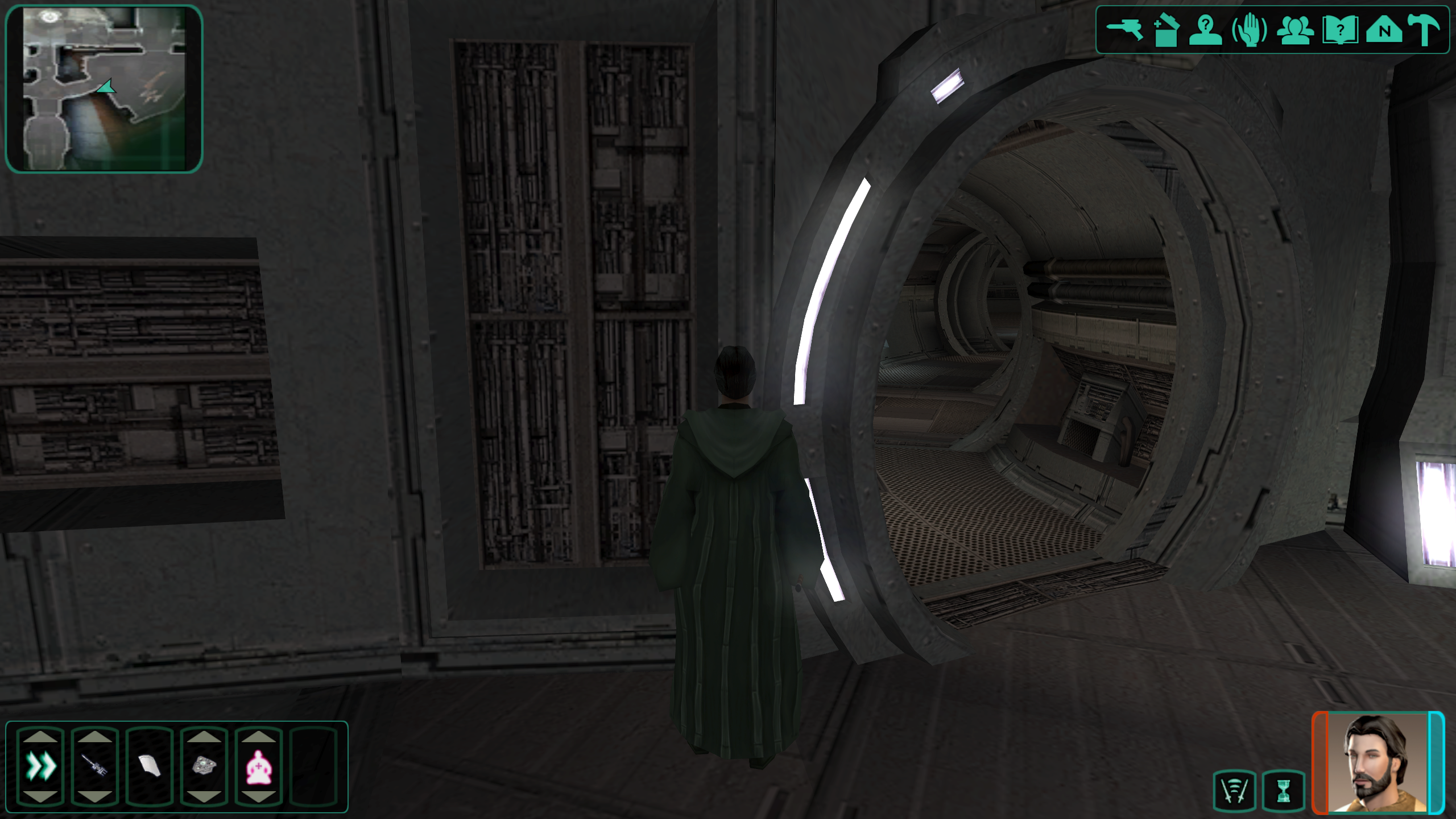Select the white shield item slot
Screen dimensions: 1456x819
[x=150, y=766]
